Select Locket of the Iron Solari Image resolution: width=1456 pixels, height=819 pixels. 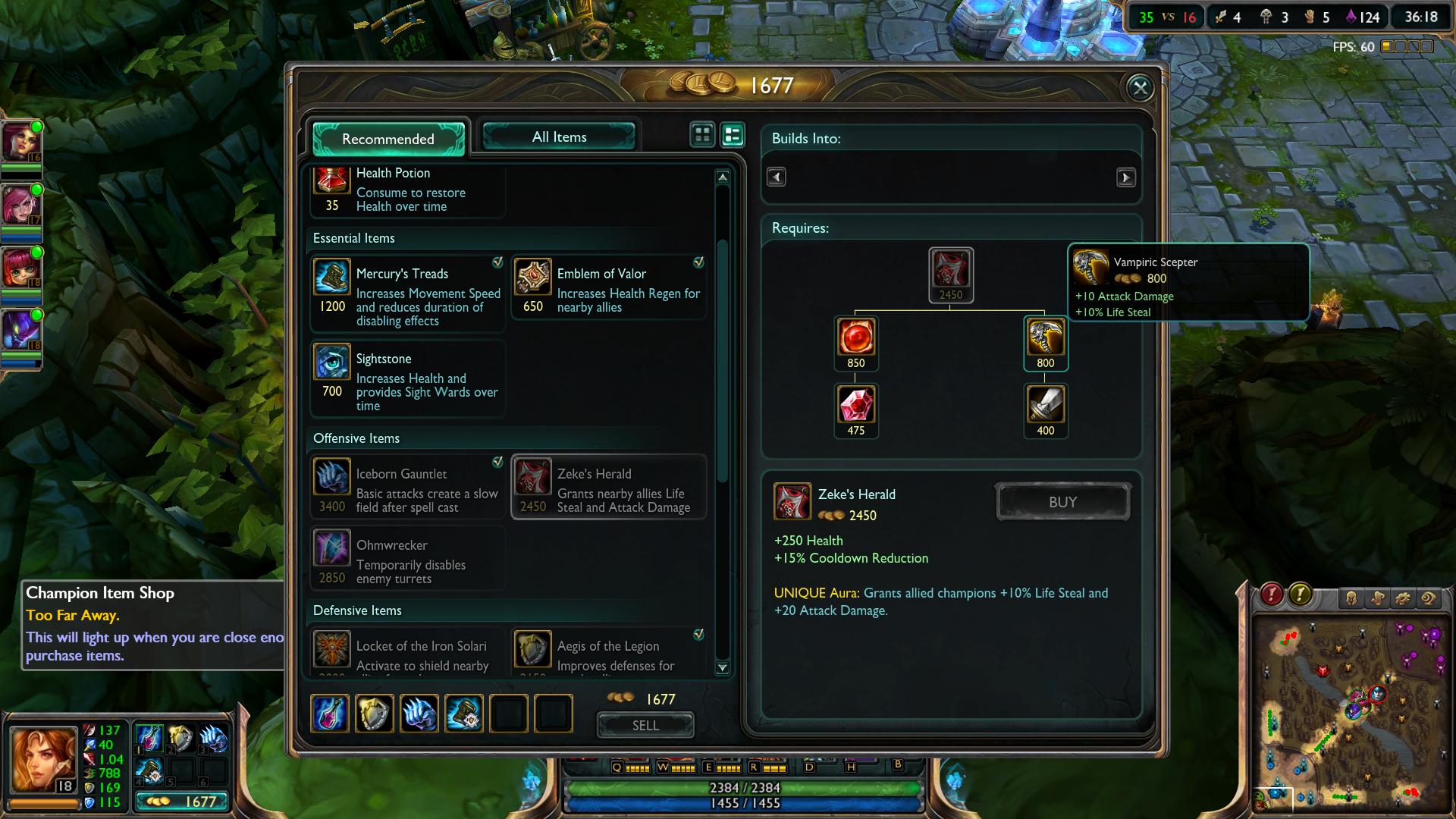coord(408,652)
